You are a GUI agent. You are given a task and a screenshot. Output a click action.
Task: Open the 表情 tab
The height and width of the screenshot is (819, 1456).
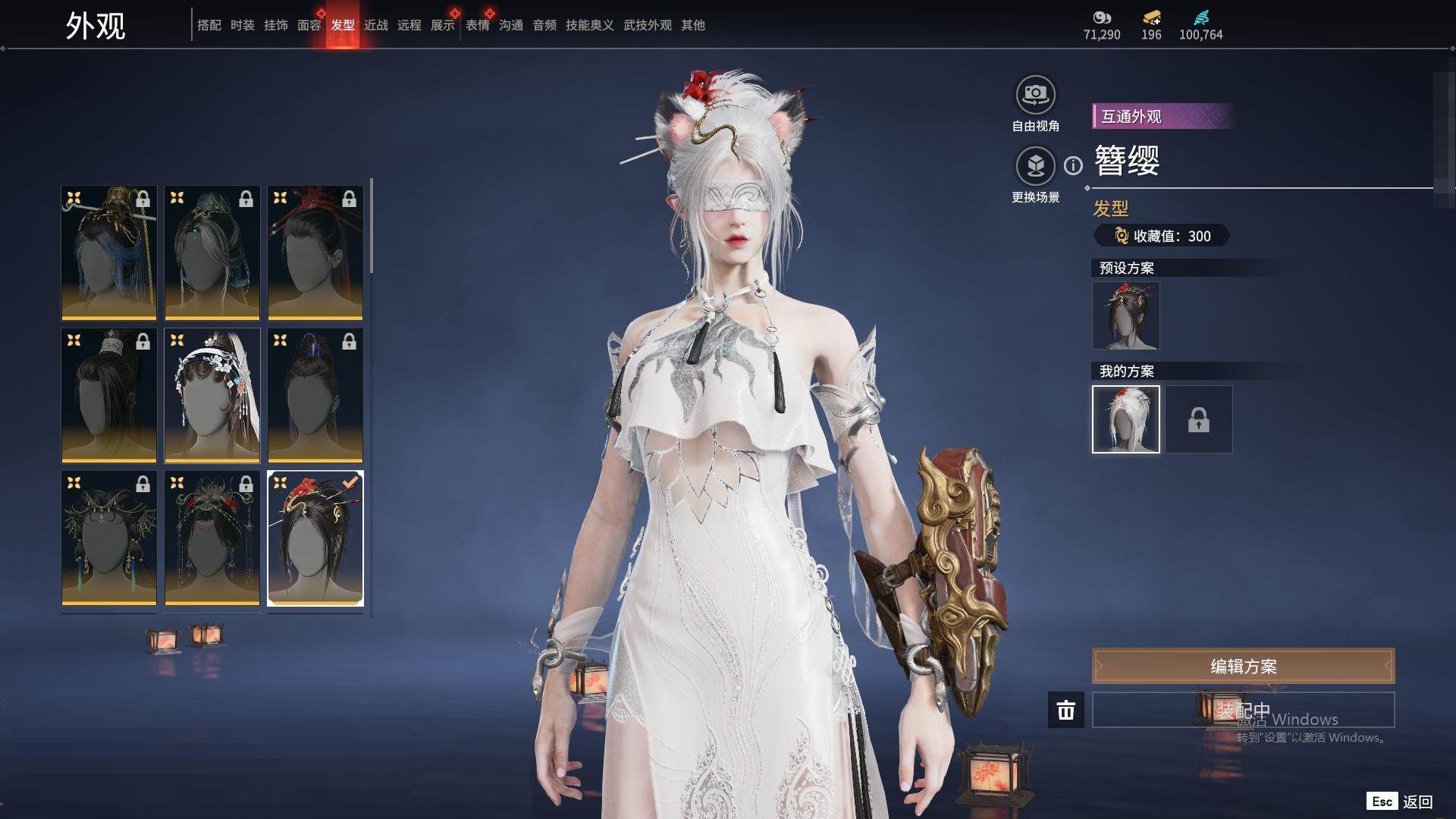click(x=477, y=25)
